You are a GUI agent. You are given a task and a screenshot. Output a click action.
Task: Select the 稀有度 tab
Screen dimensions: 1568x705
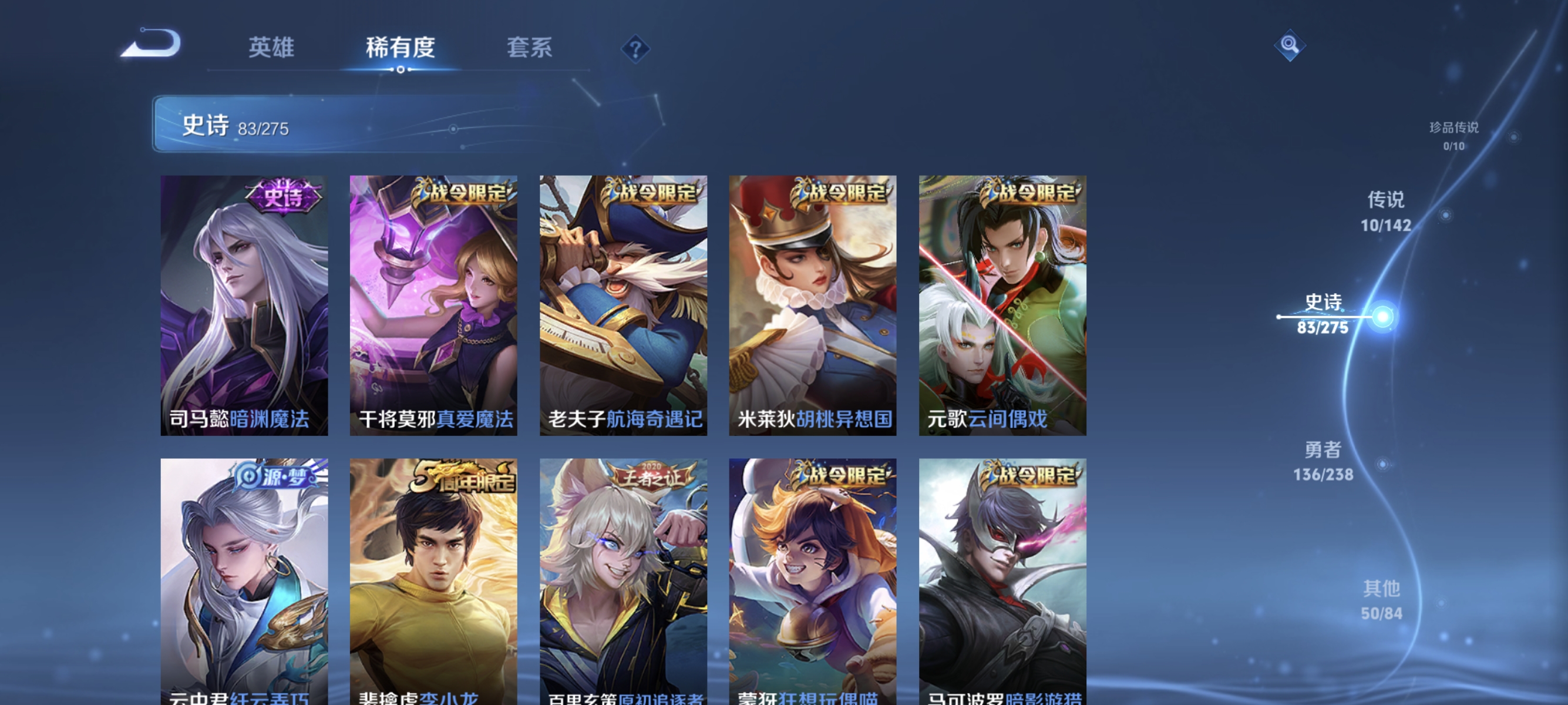click(401, 48)
